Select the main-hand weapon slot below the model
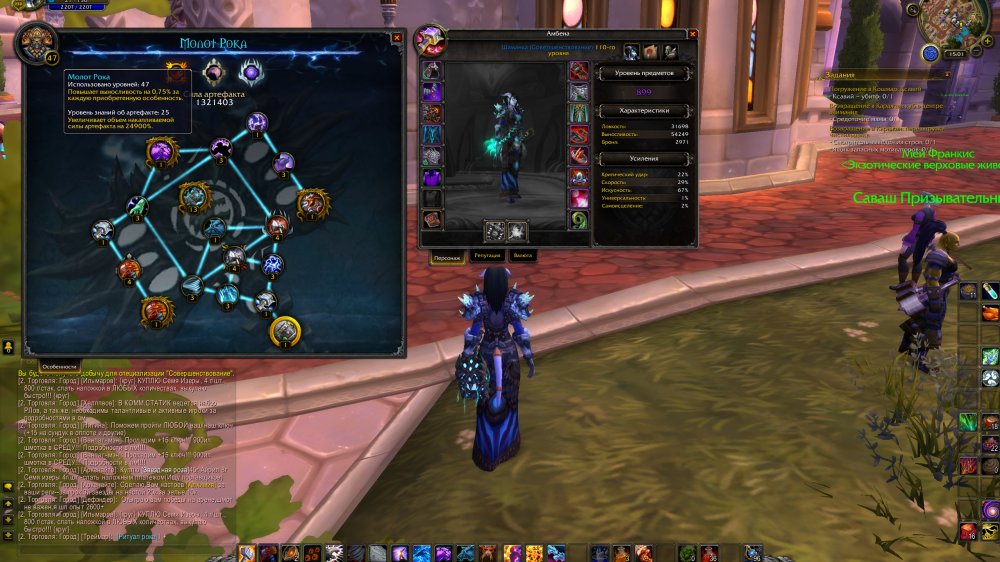The width and height of the screenshot is (1000, 562). click(494, 230)
